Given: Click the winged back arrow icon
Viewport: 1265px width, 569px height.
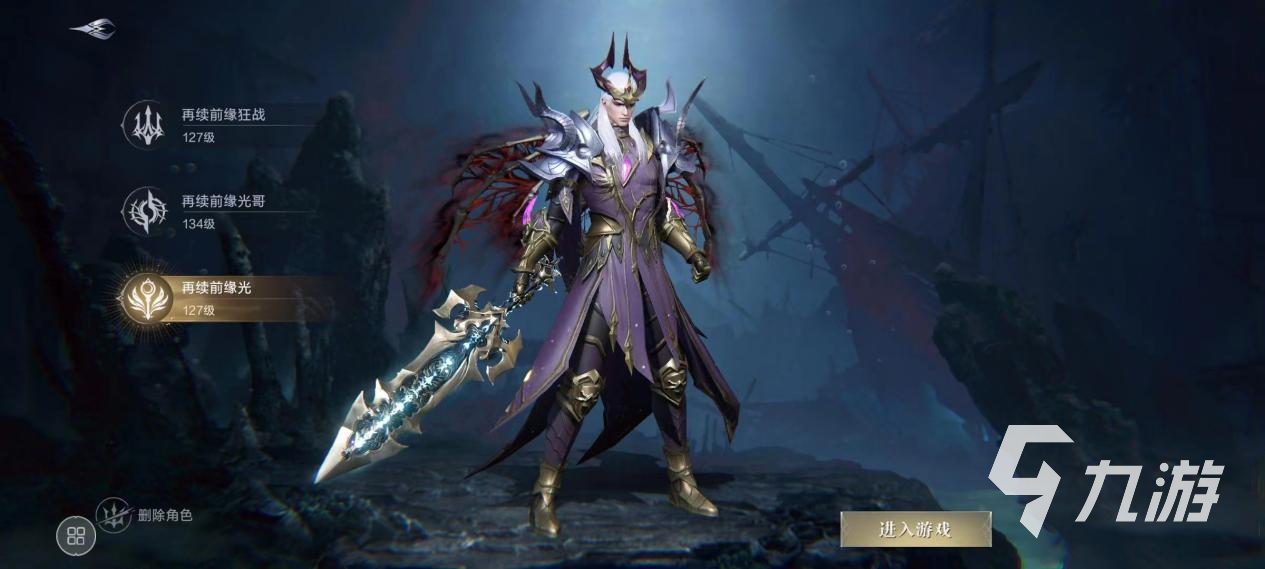Looking at the screenshot, I should 93,29.
